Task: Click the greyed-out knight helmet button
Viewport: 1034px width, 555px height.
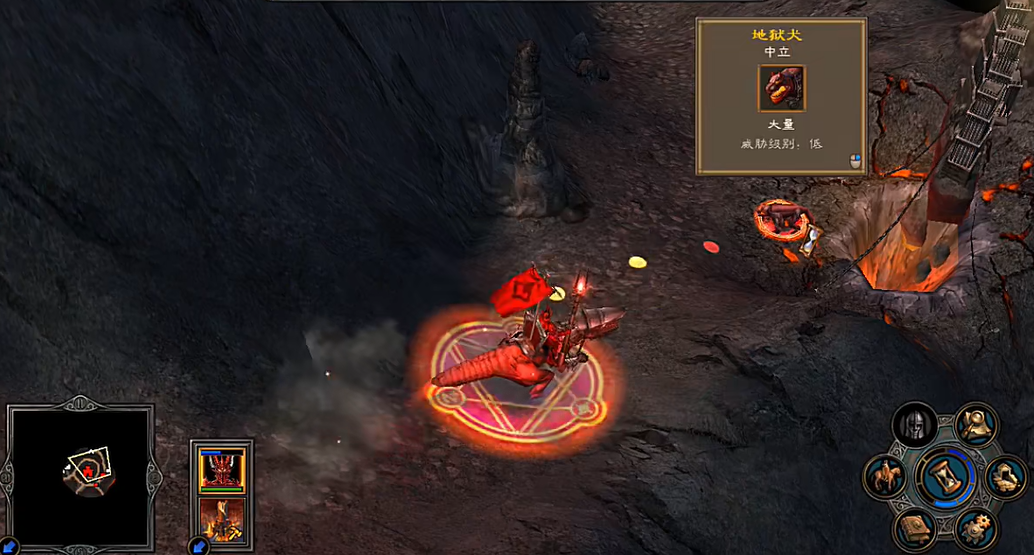Action: pos(914,424)
